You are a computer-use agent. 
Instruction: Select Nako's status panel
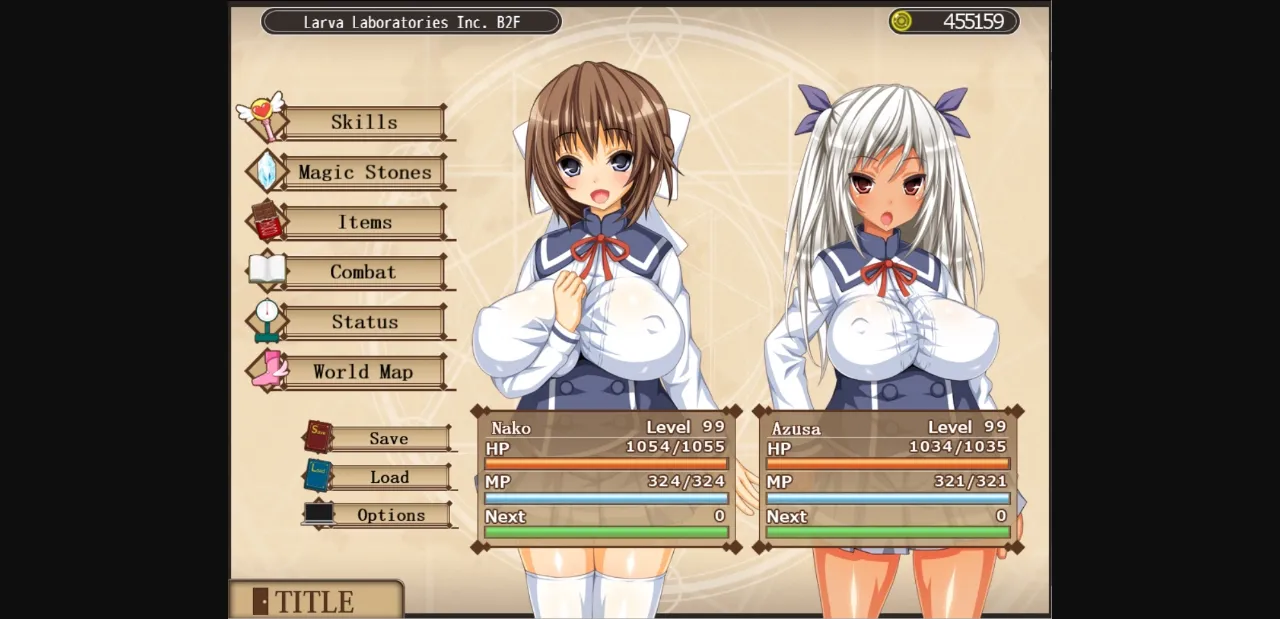coord(606,479)
